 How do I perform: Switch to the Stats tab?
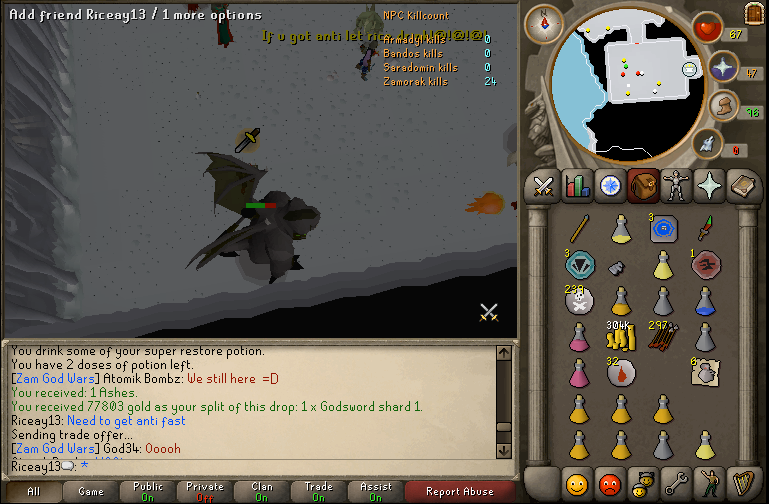click(577, 185)
